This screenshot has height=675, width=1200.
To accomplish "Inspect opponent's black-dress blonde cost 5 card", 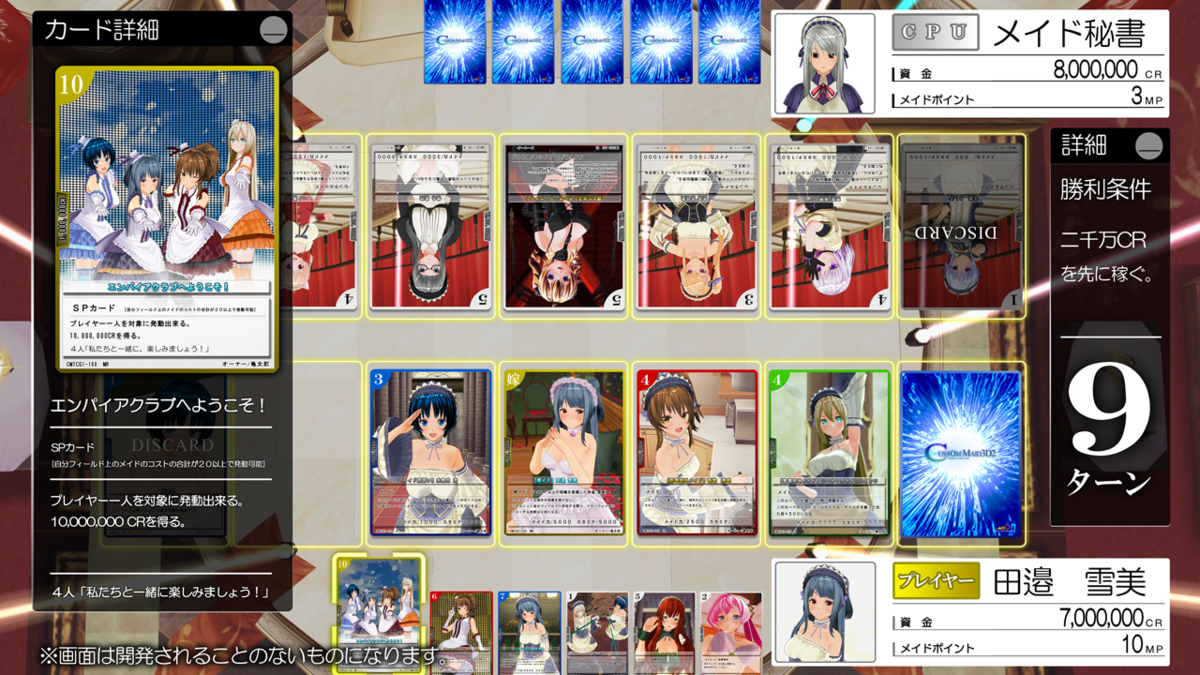I will pyautogui.click(x=563, y=224).
